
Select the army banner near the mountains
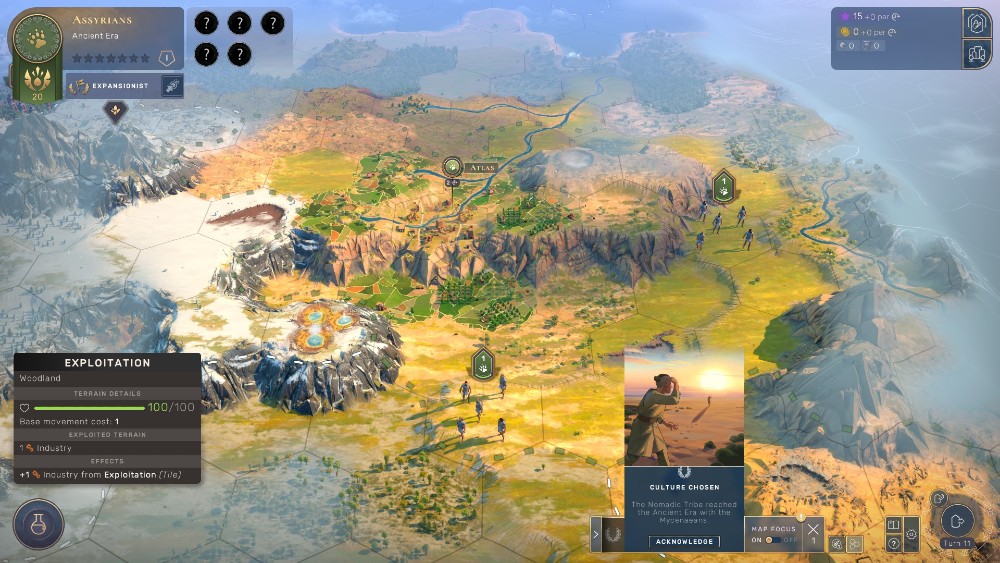(x=724, y=185)
